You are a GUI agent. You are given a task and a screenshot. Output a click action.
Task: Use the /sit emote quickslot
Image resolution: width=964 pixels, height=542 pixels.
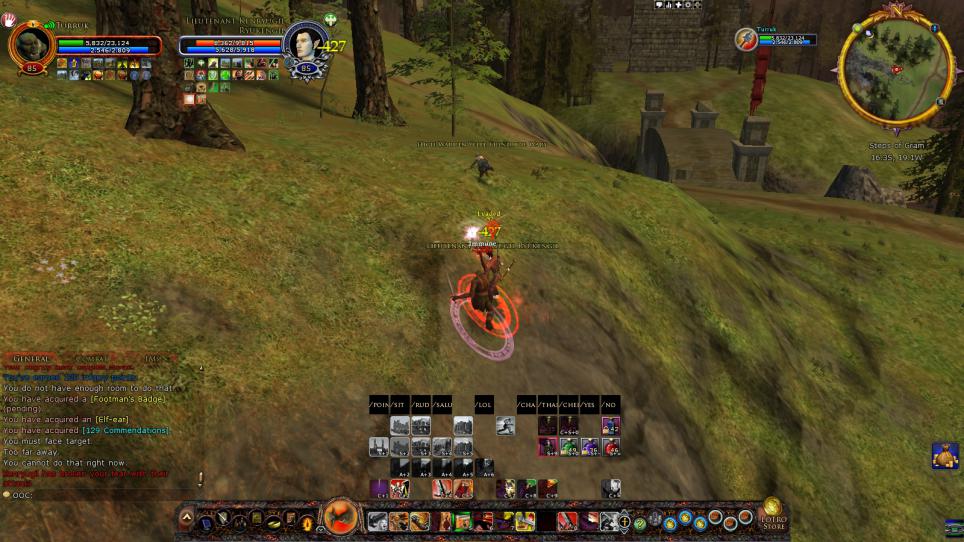point(399,404)
